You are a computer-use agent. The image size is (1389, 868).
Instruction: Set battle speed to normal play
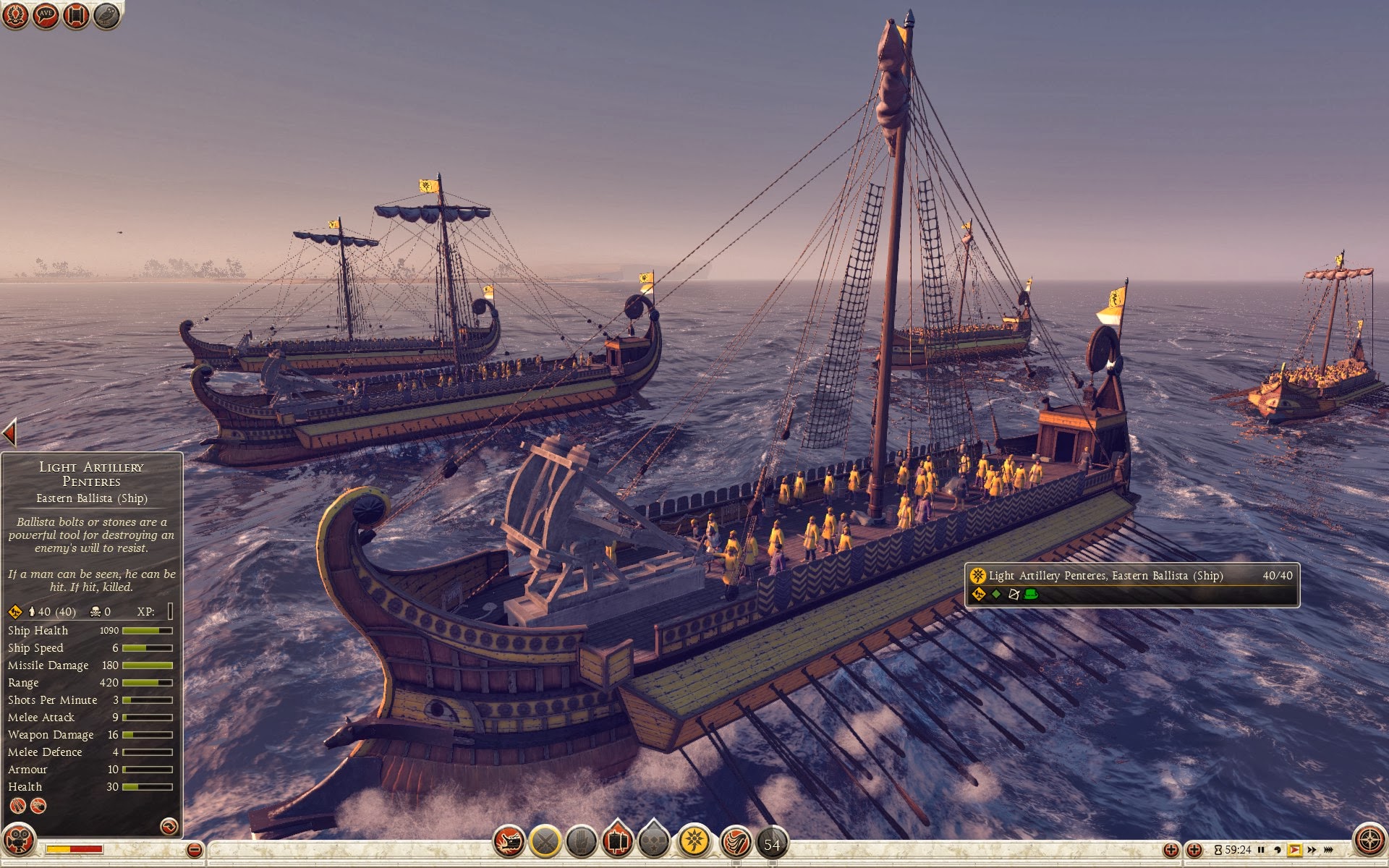tap(1294, 850)
